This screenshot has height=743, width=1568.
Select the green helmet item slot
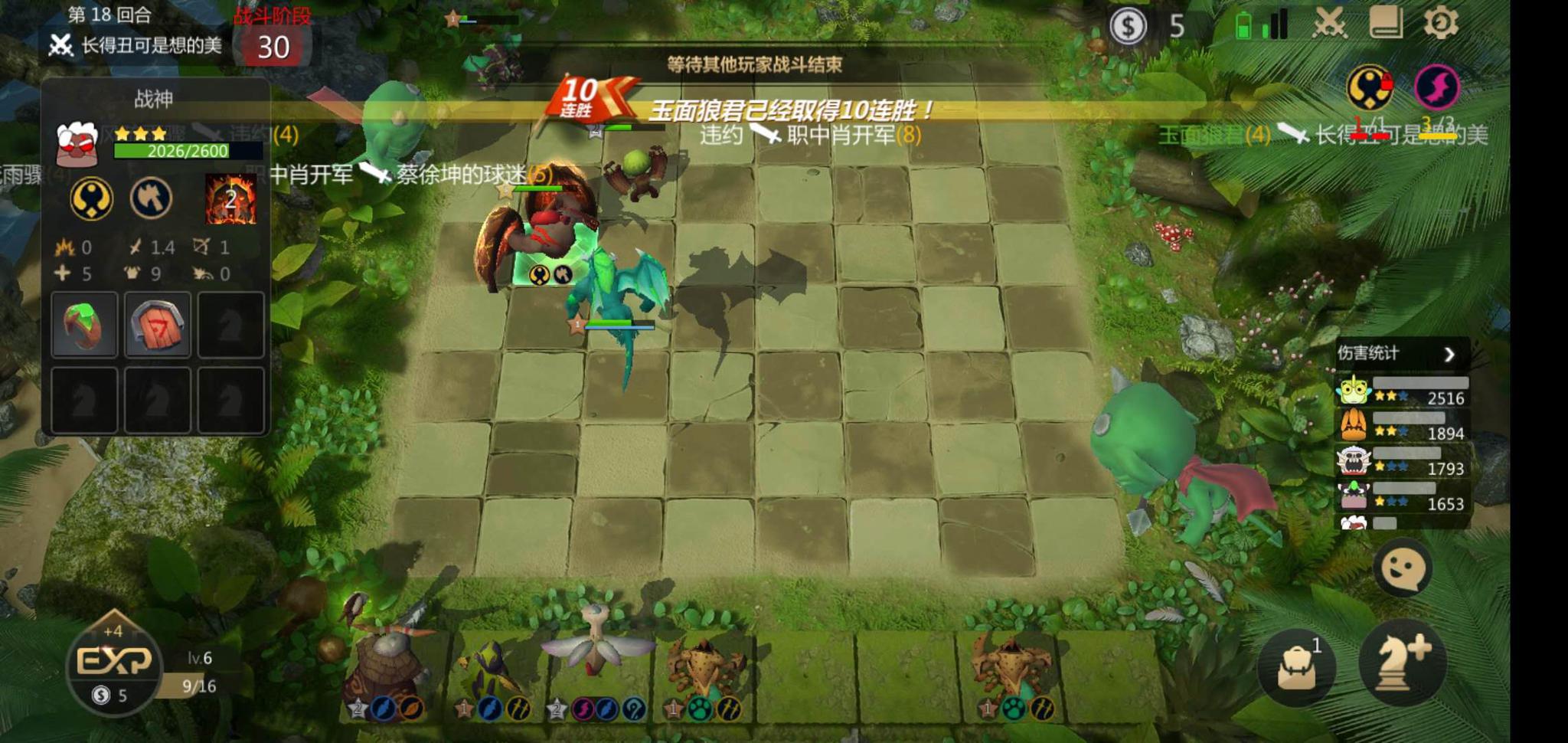tap(84, 324)
